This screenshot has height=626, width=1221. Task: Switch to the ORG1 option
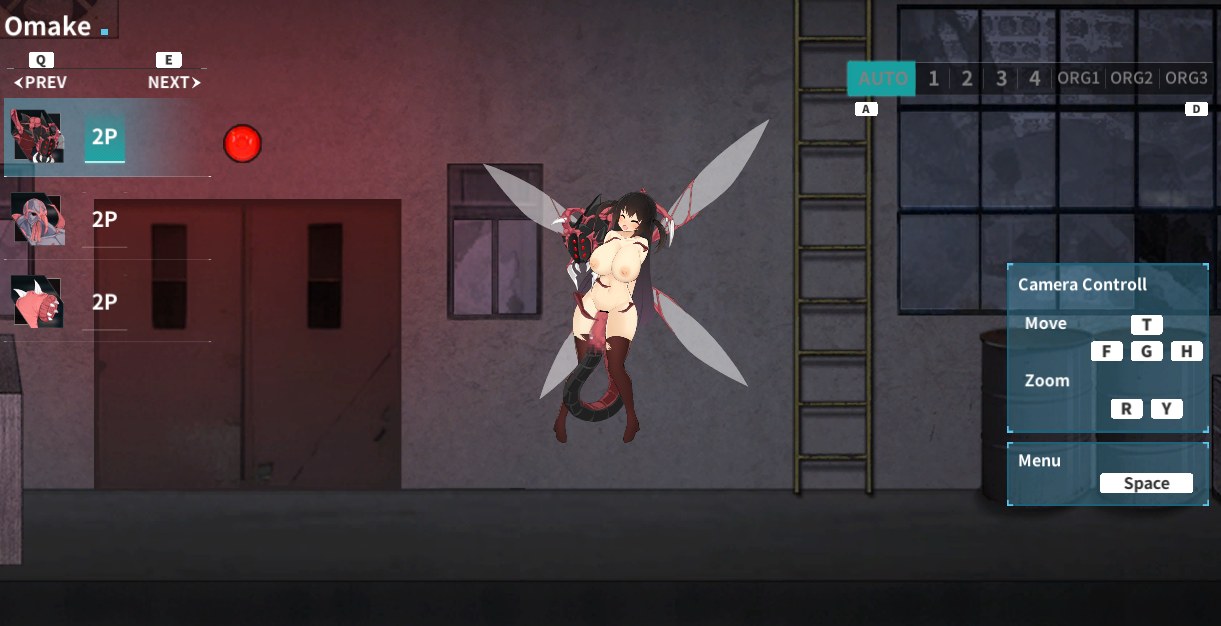[x=1079, y=79]
